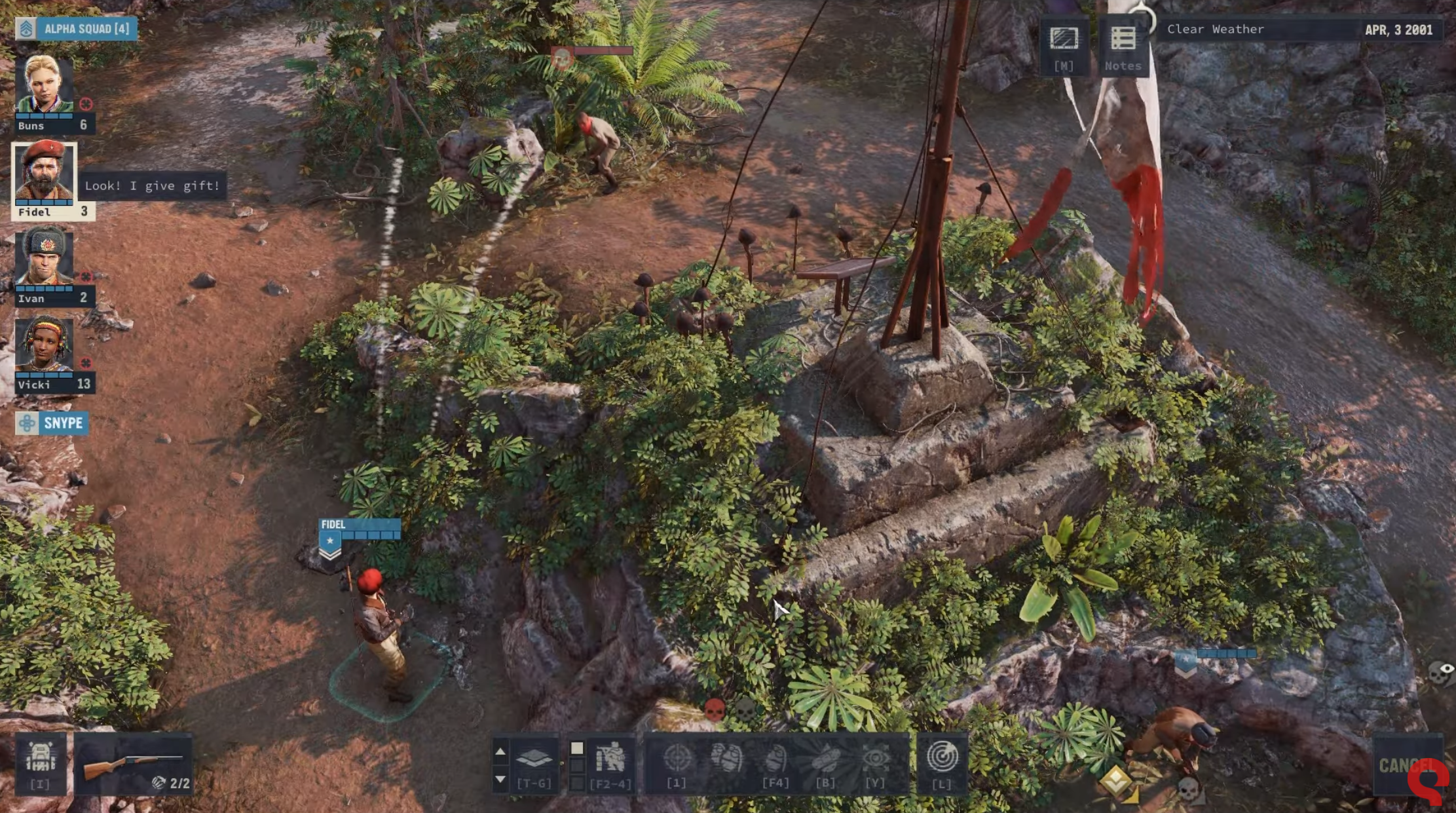Open the backpack inventory
Viewport: 1456px width, 813px height.
pos(40,763)
